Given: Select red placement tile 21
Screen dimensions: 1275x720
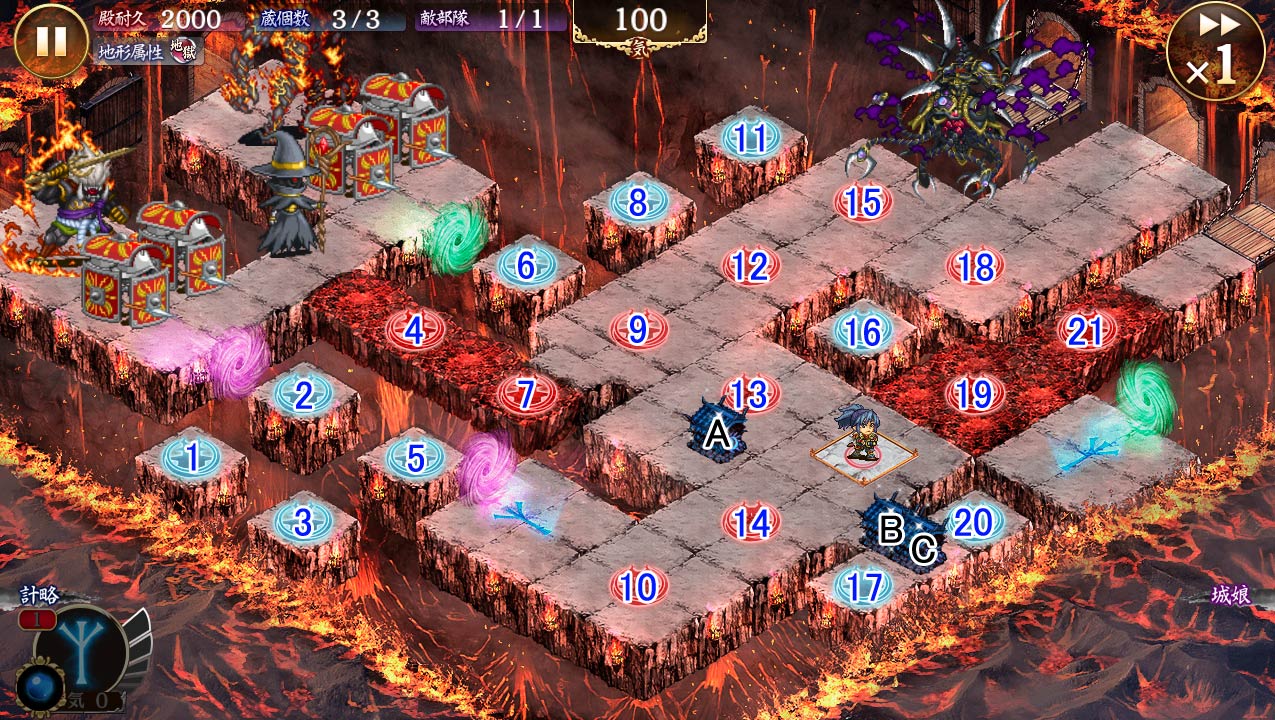Looking at the screenshot, I should pyautogui.click(x=1086, y=331).
